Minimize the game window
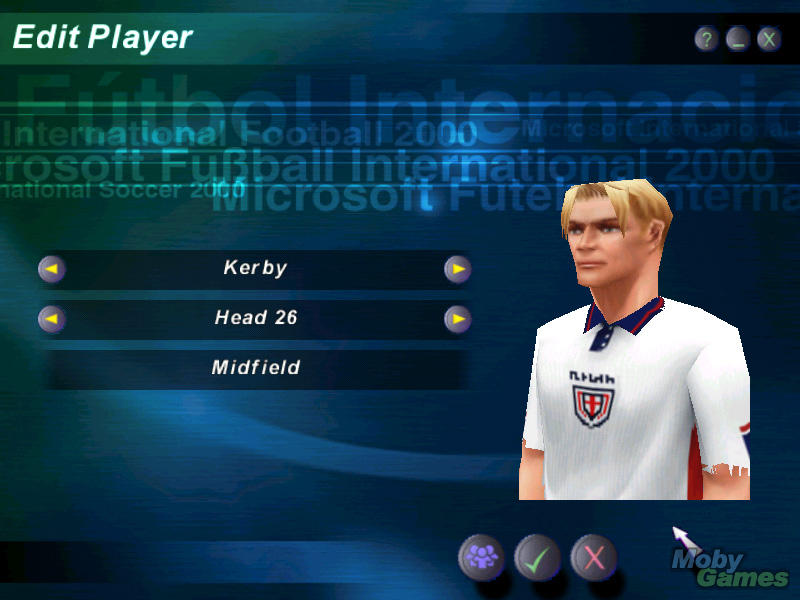Screen dimensions: 800x600 pos(738,40)
